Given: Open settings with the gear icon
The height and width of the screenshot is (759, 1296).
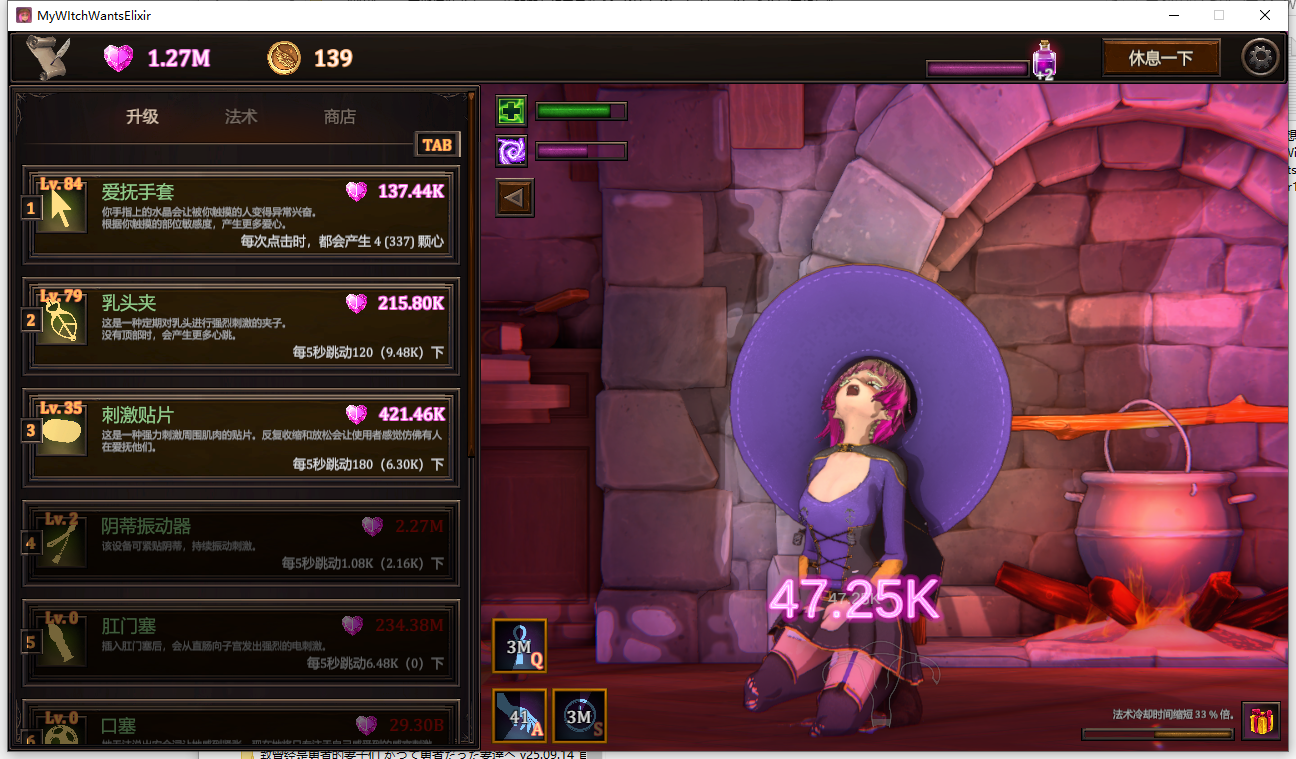Looking at the screenshot, I should (x=1260, y=58).
